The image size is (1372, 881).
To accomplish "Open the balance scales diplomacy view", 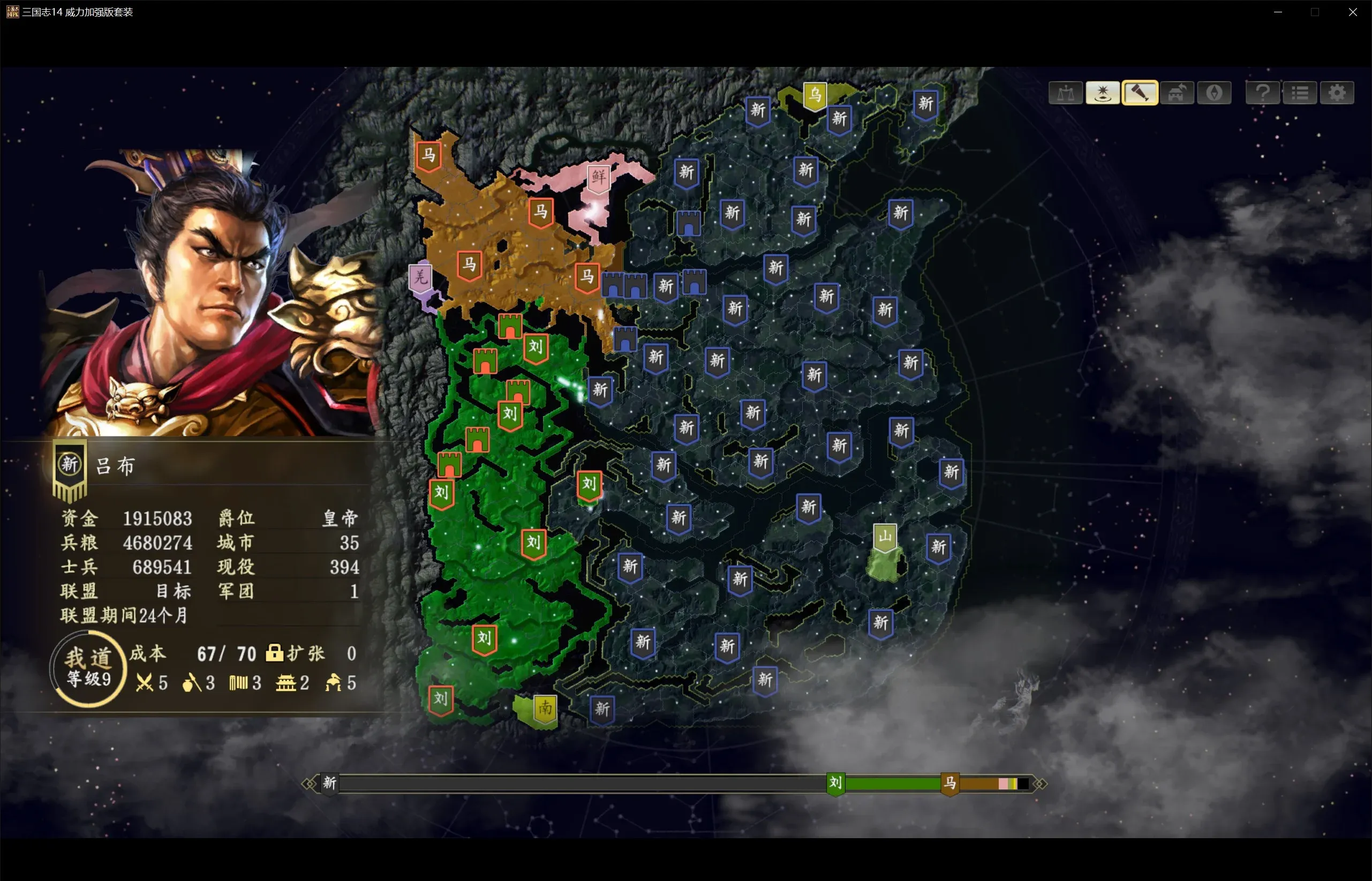I will coord(1066,93).
